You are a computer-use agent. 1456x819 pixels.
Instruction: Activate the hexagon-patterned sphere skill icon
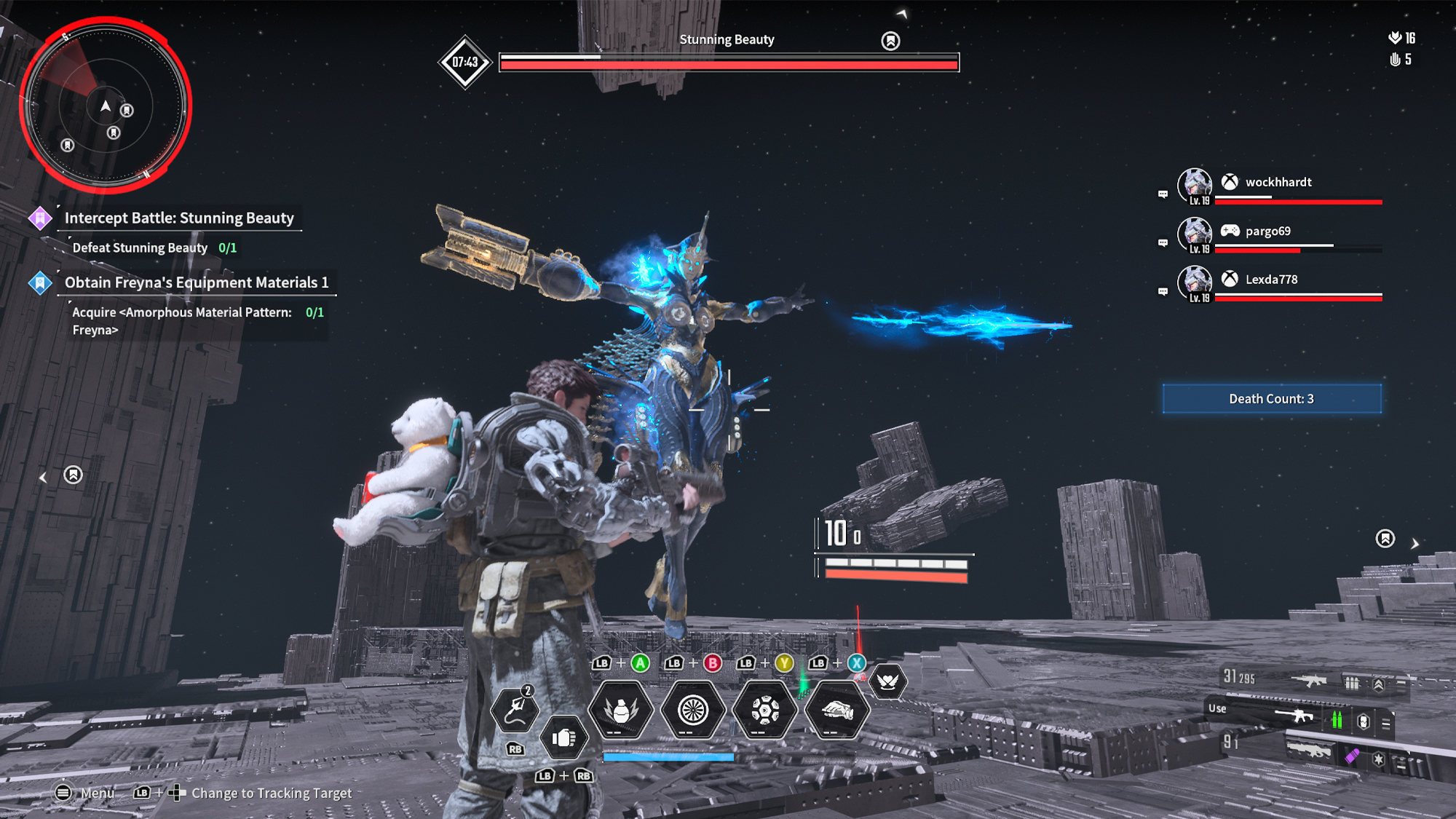765,710
